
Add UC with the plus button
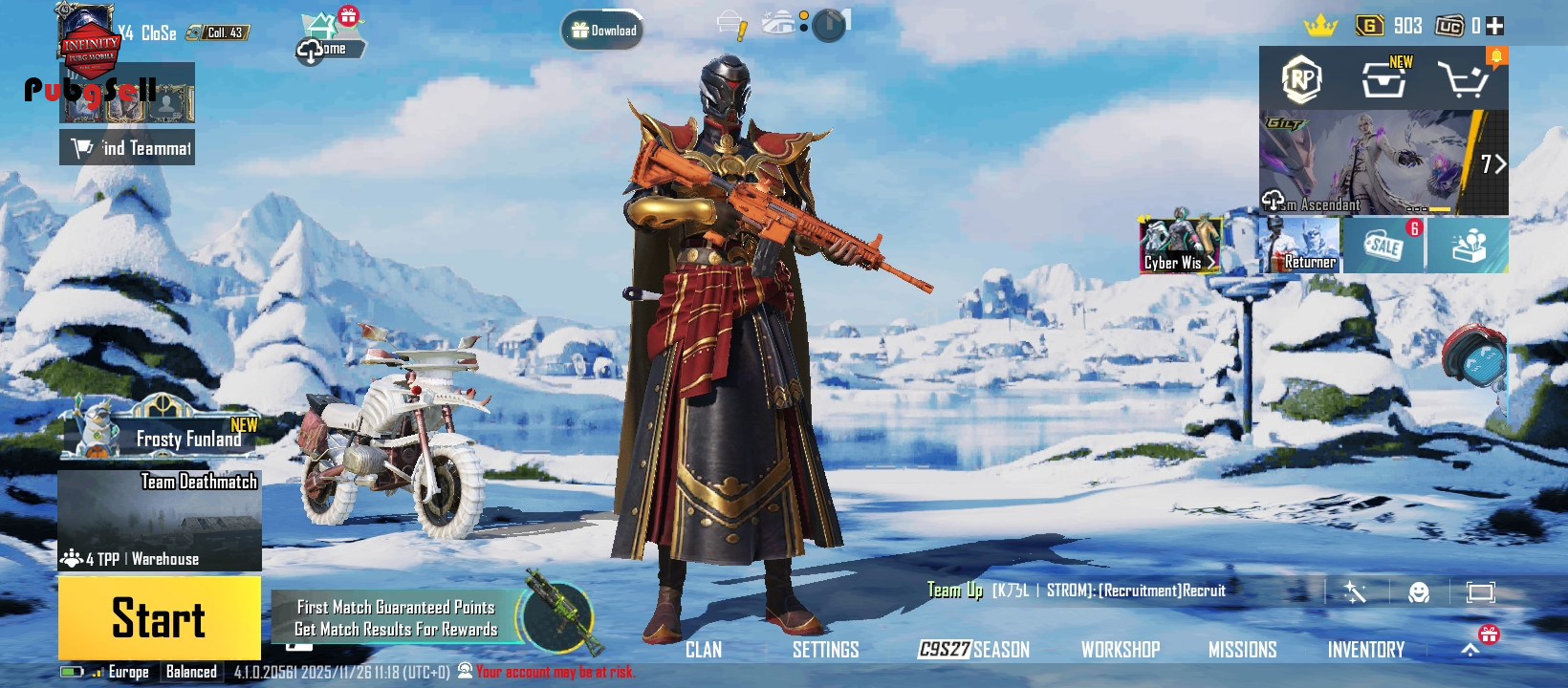1495,26
